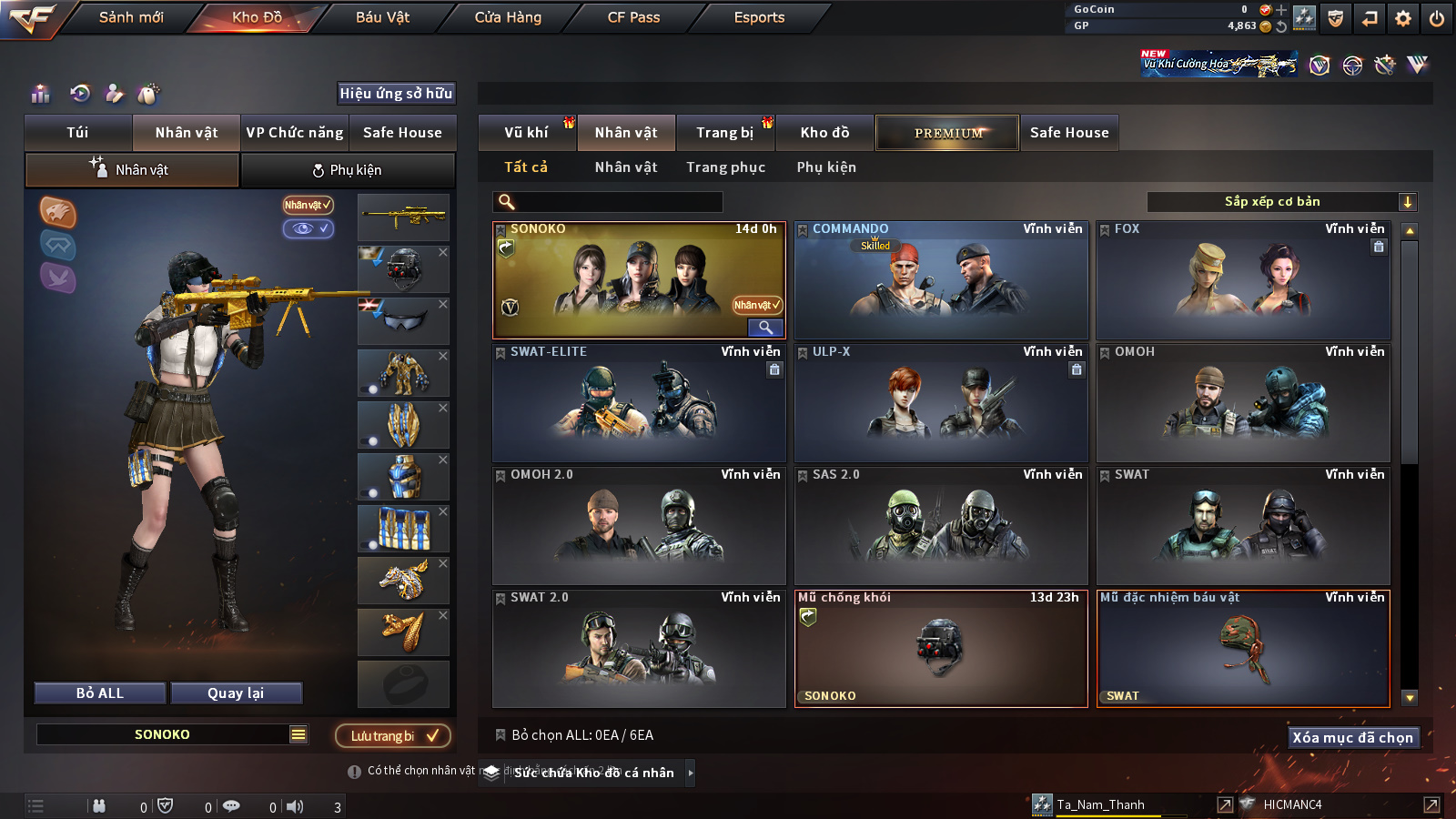Select the Trang phục filter
1456x819 pixels.
725,167
